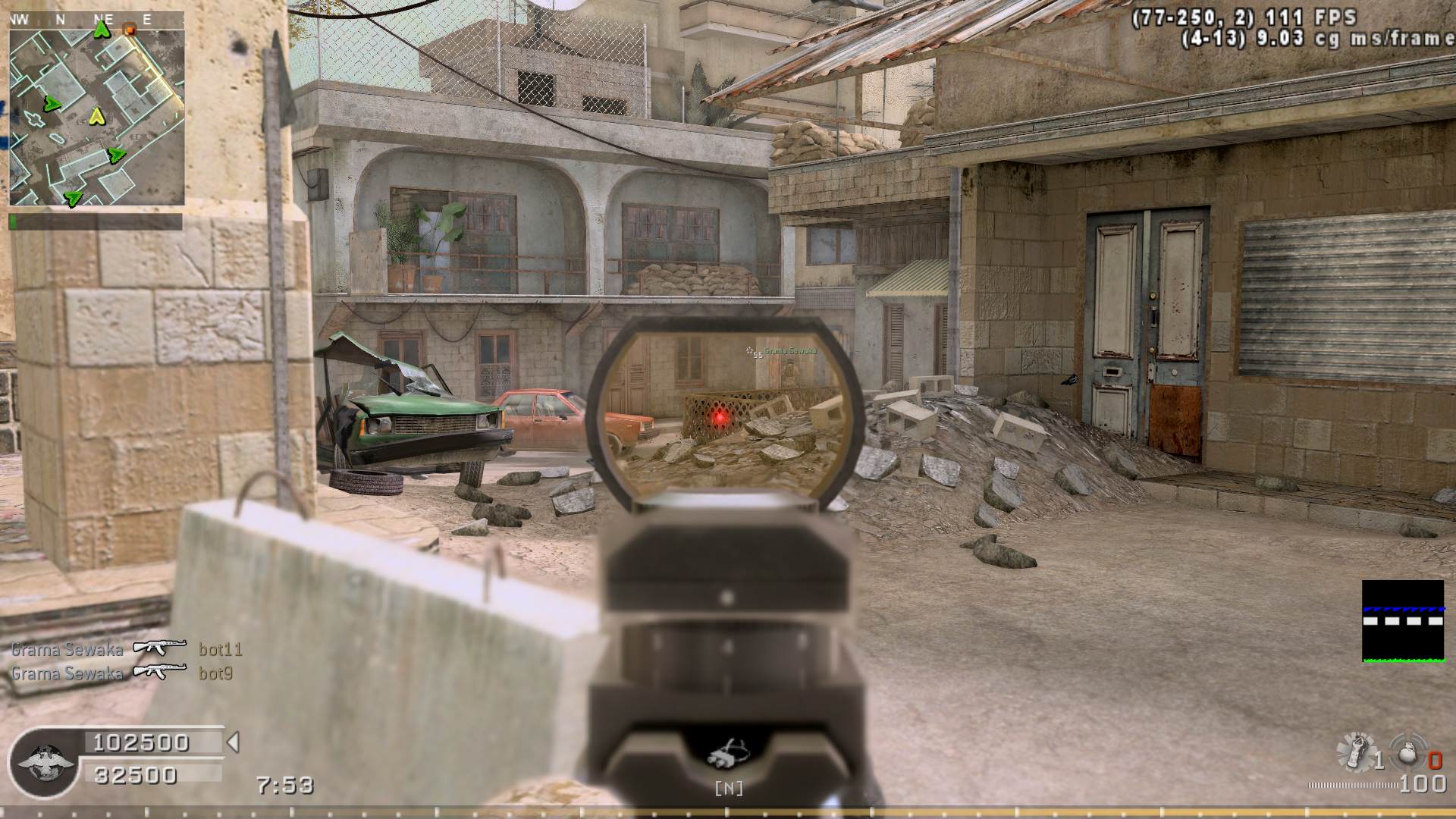Activate the night vision goggles icon
The height and width of the screenshot is (819, 1456).
click(x=728, y=755)
